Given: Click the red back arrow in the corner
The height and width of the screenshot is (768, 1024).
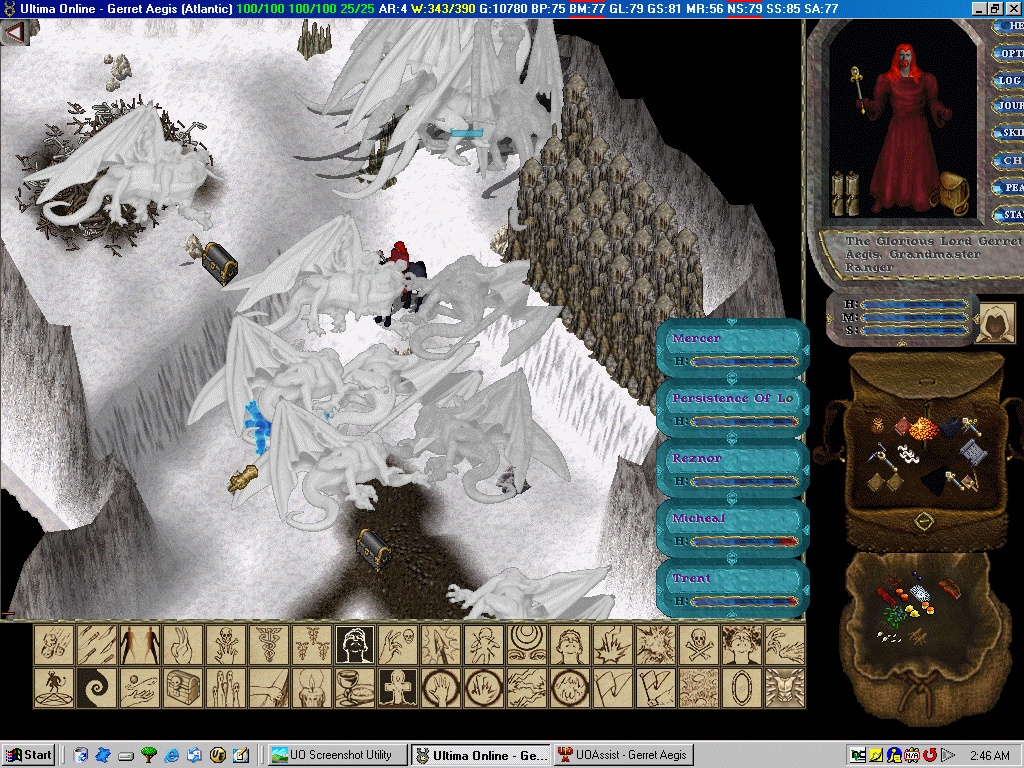Looking at the screenshot, I should tap(14, 32).
